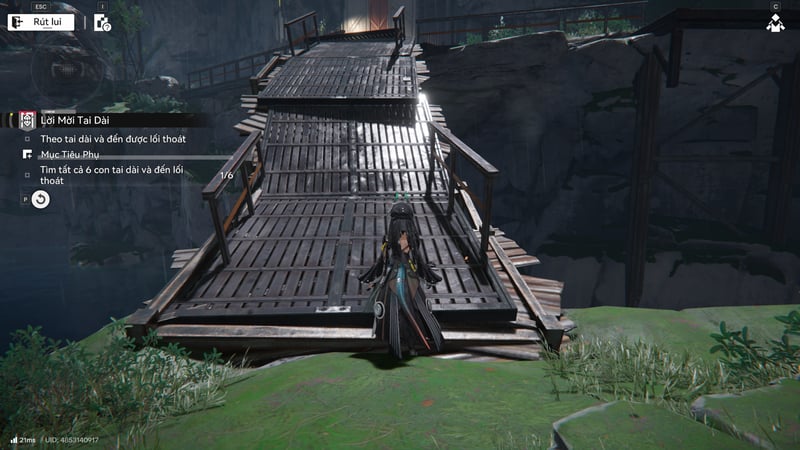The width and height of the screenshot is (800, 450).
Task: Open the character icon in the top-right corner
Action: tap(775, 22)
